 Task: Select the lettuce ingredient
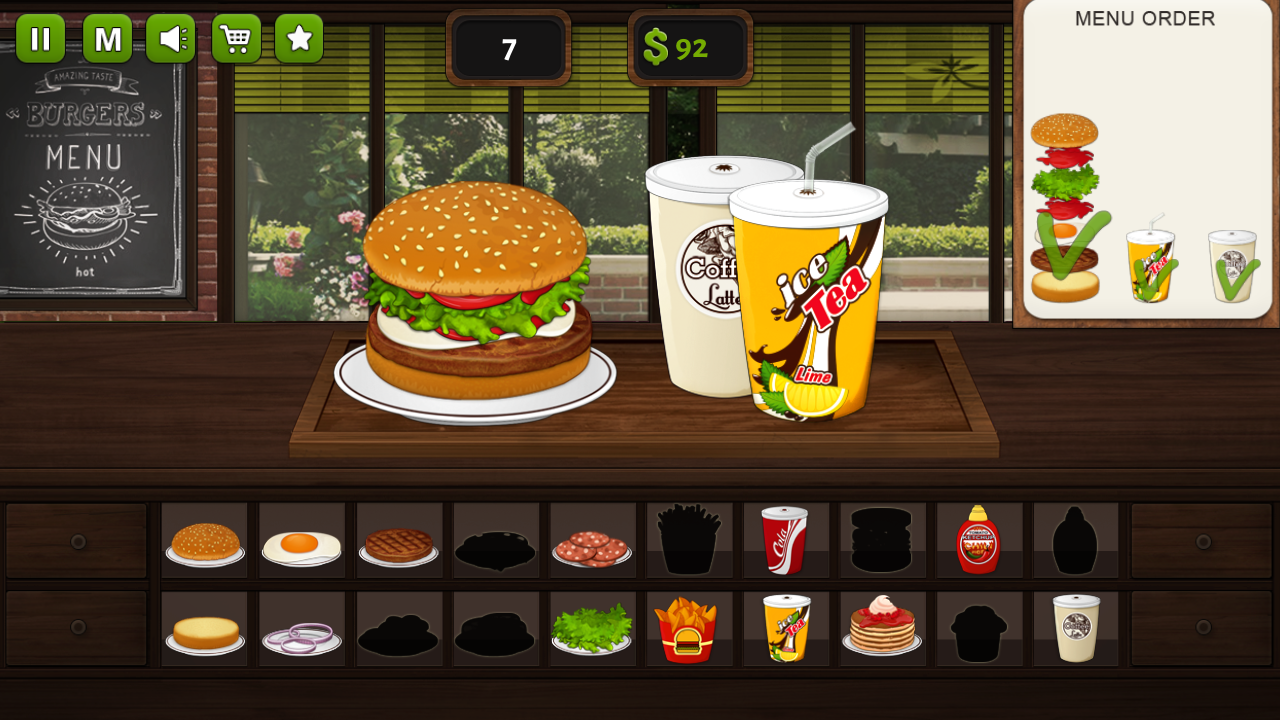pos(592,628)
